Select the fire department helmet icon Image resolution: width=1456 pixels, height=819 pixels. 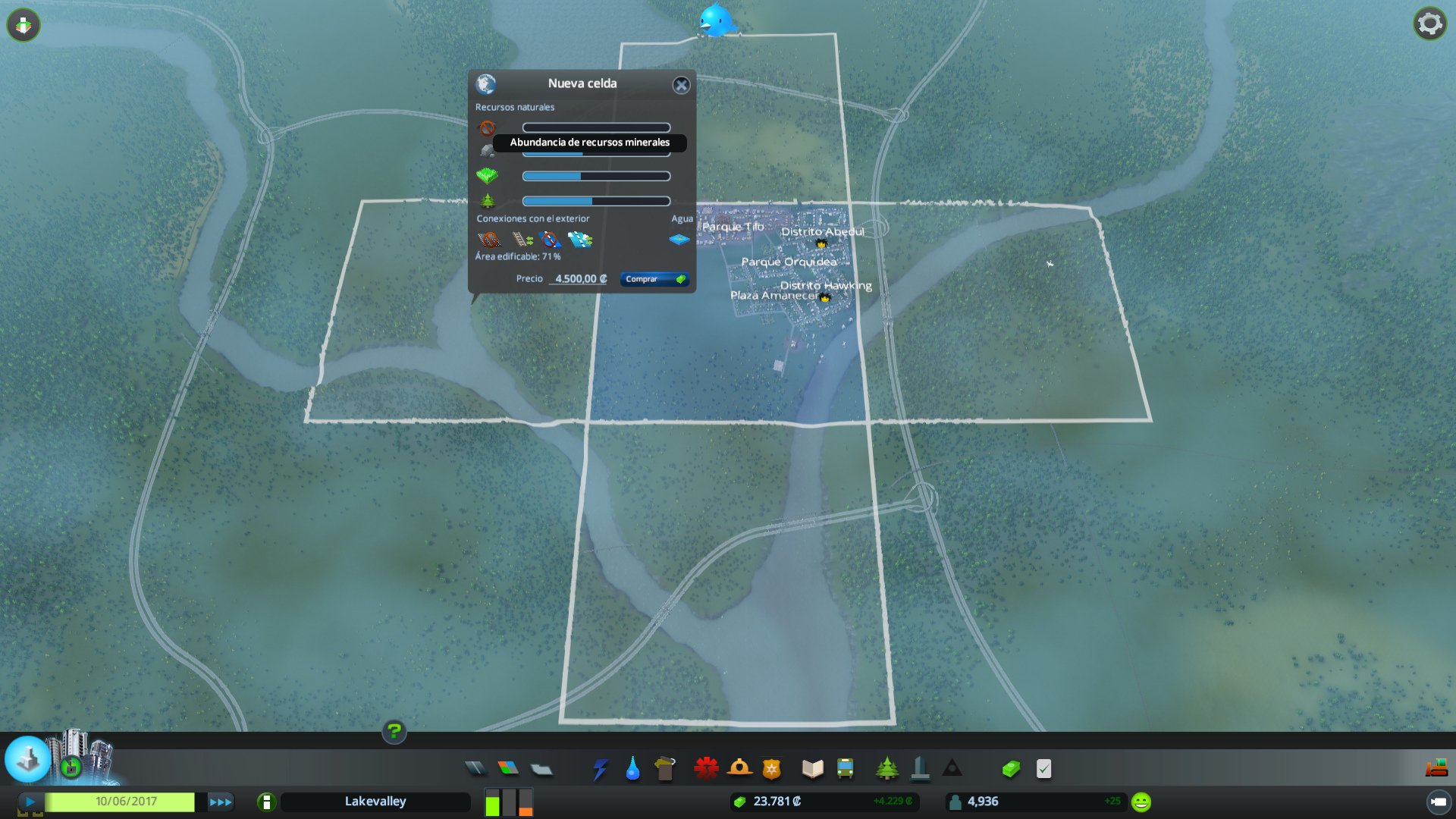coord(739,768)
